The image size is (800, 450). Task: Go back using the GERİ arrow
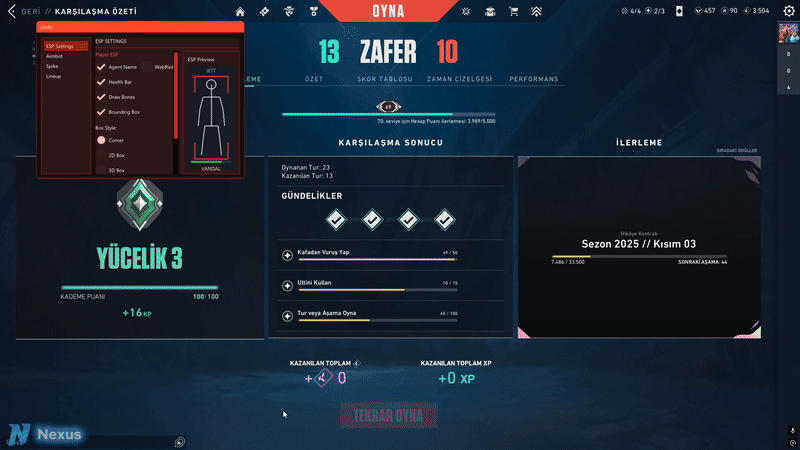click(10, 11)
